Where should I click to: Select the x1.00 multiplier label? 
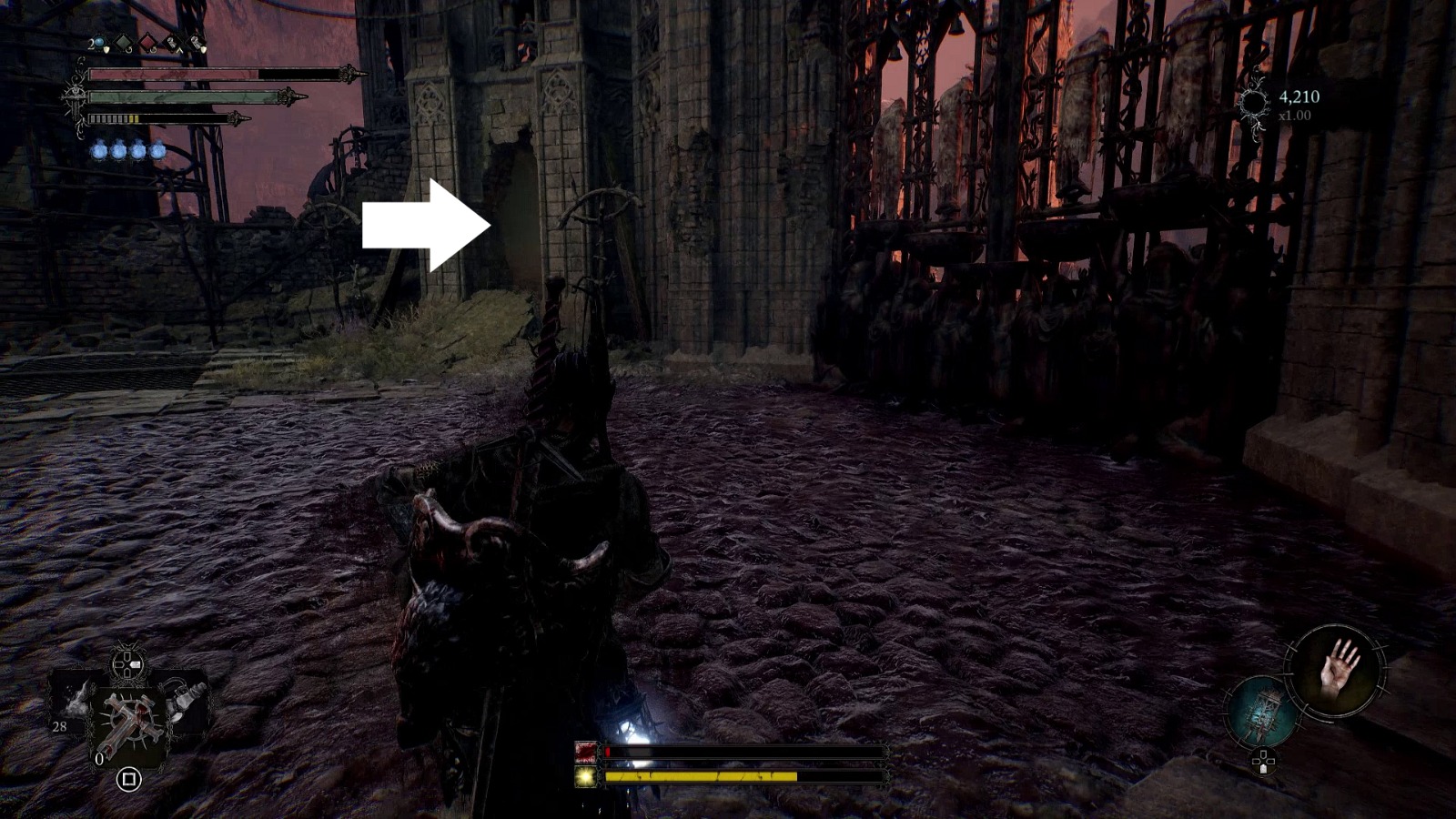(1296, 116)
